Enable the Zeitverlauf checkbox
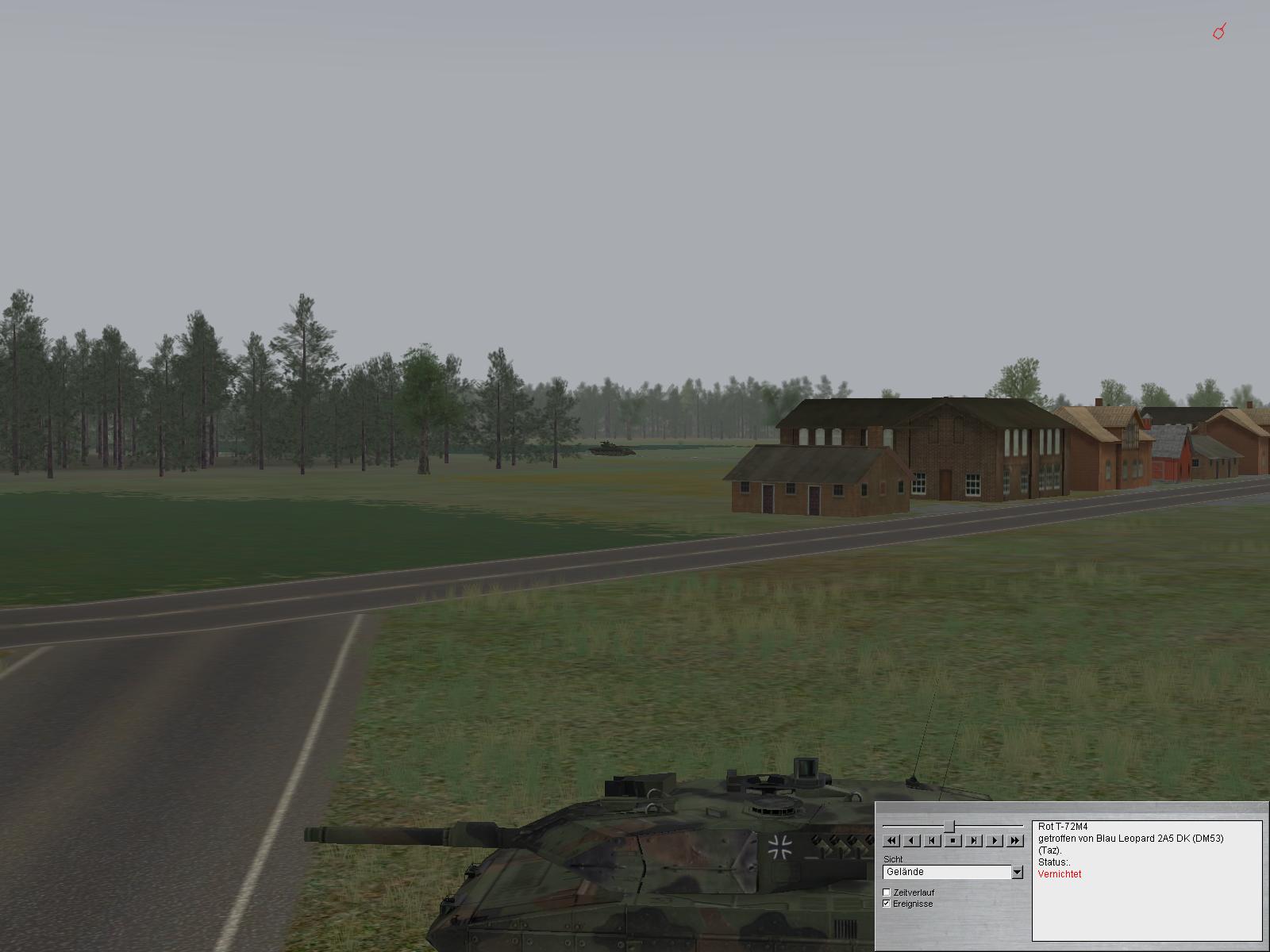 point(887,892)
